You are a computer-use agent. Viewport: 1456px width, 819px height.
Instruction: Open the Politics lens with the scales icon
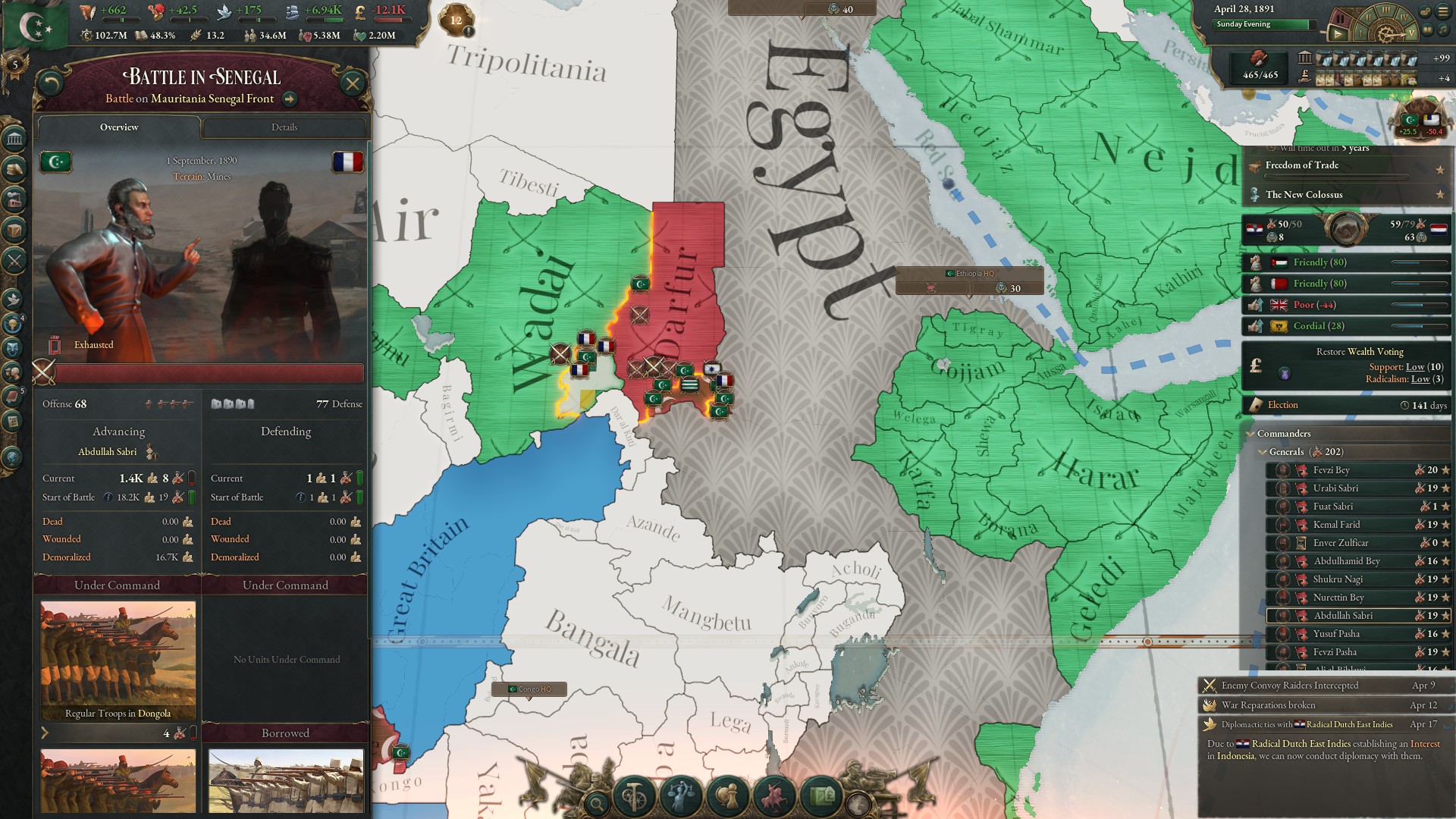(x=682, y=795)
